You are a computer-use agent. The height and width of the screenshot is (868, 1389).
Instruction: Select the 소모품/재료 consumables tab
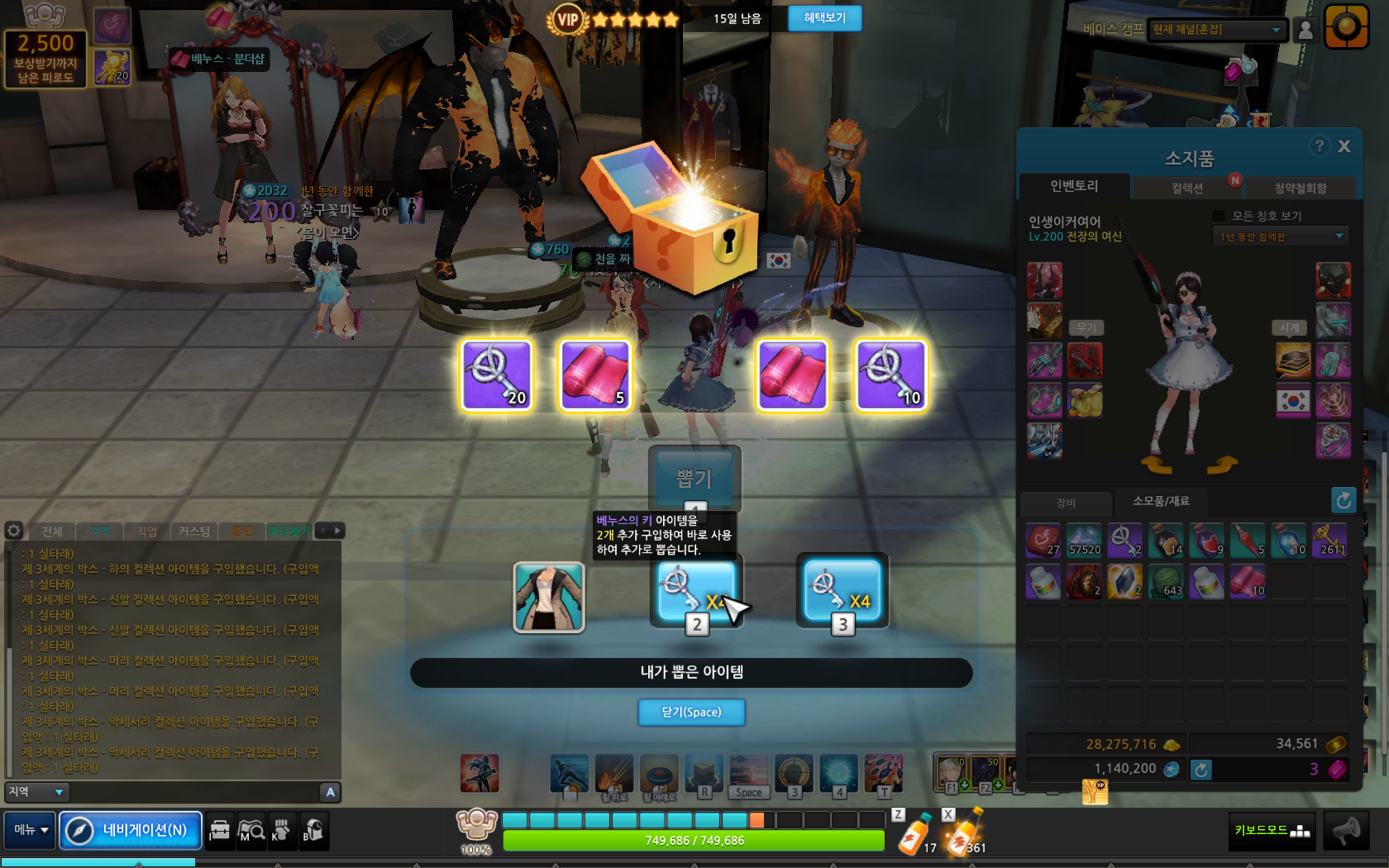tap(1161, 501)
